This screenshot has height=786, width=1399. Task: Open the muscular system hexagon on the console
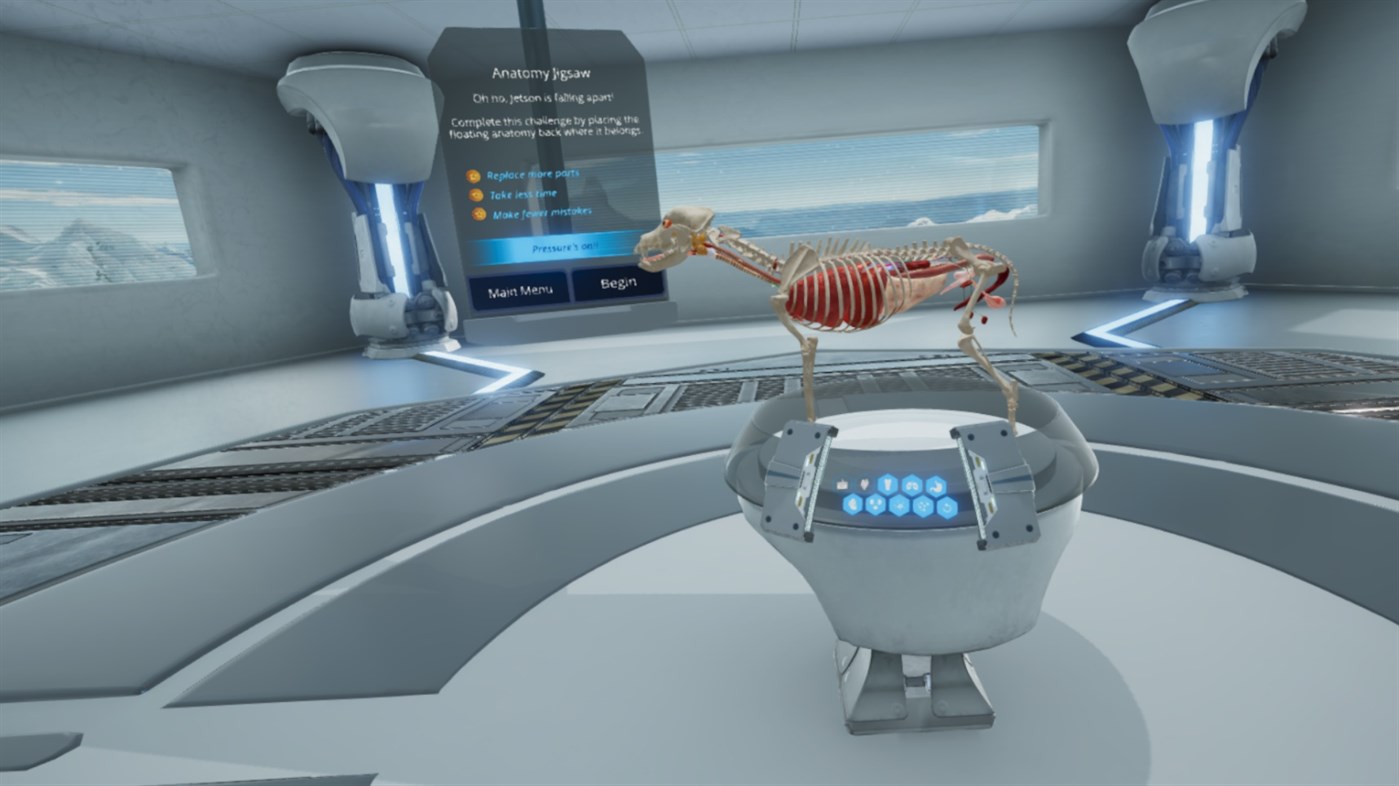click(x=853, y=505)
